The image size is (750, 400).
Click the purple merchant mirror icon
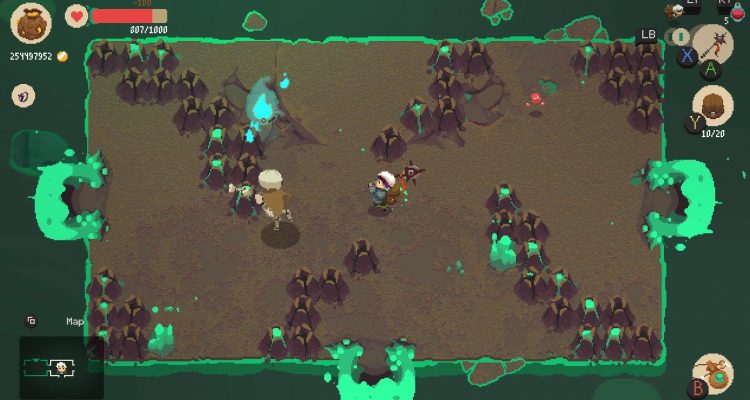22,96
